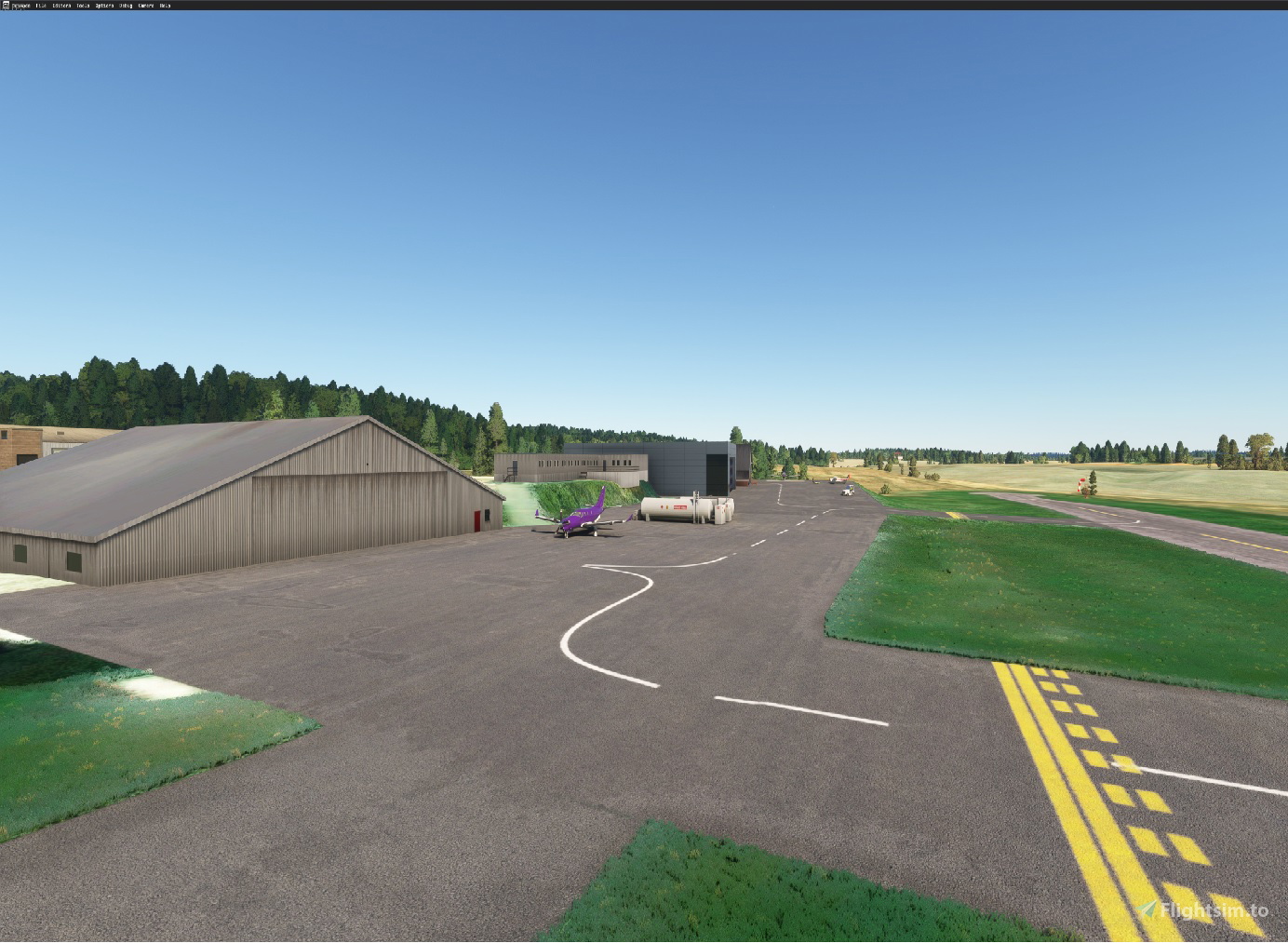Open the Editors menu

pos(63,4)
